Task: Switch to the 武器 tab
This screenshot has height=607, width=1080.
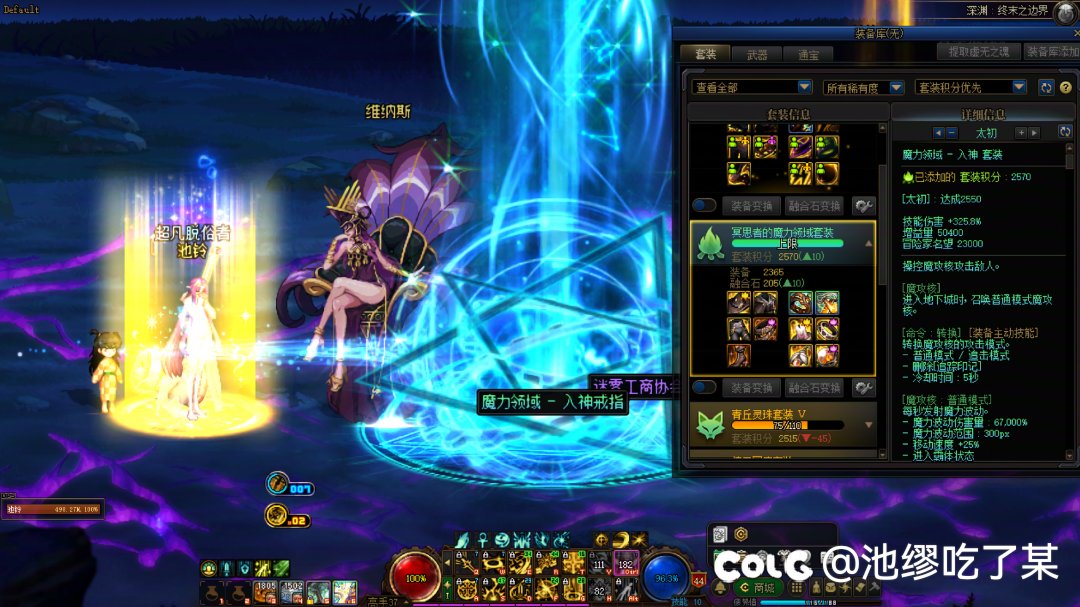Action: 757,54
